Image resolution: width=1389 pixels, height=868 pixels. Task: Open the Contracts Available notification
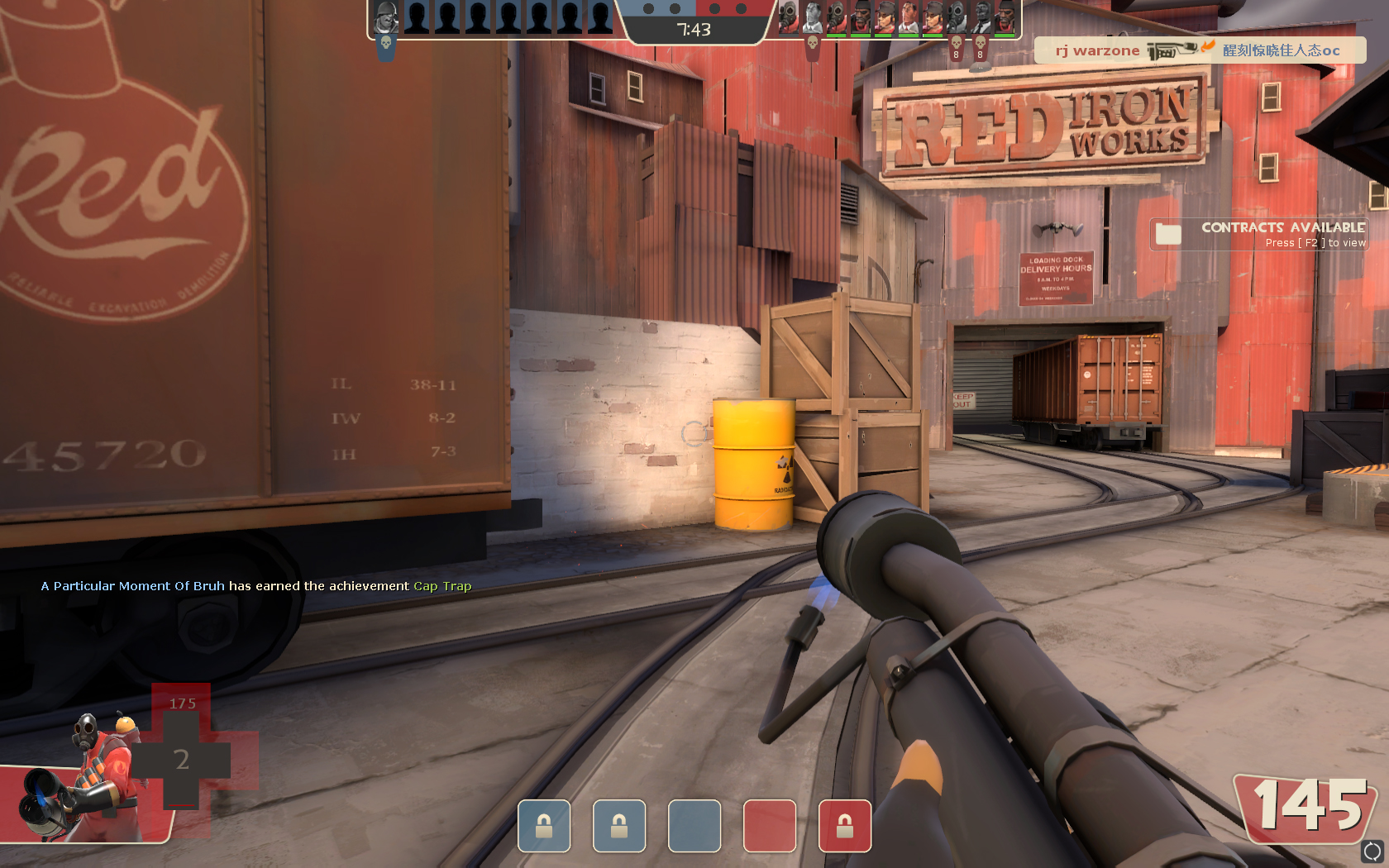[1258, 234]
